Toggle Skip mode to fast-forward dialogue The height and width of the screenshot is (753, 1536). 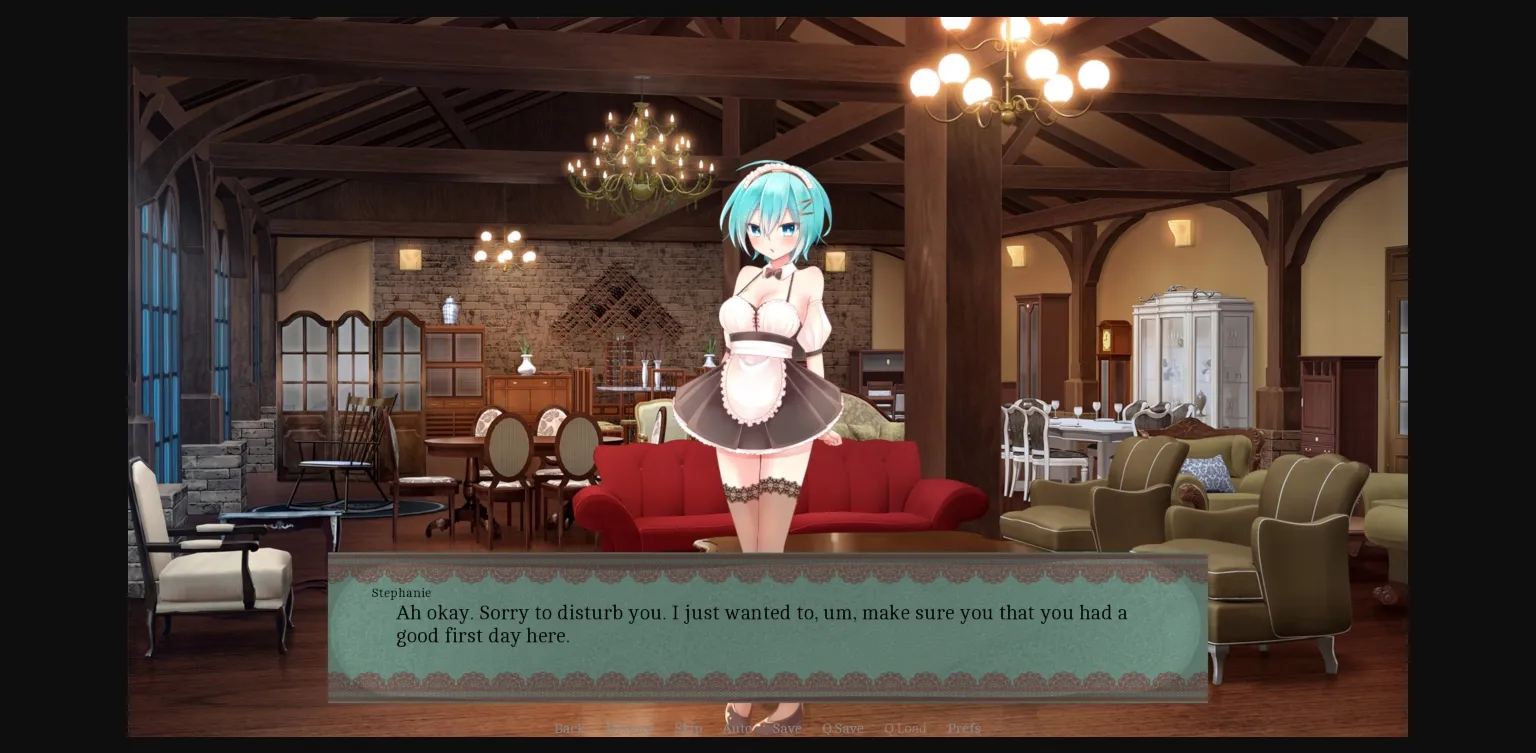[688, 728]
